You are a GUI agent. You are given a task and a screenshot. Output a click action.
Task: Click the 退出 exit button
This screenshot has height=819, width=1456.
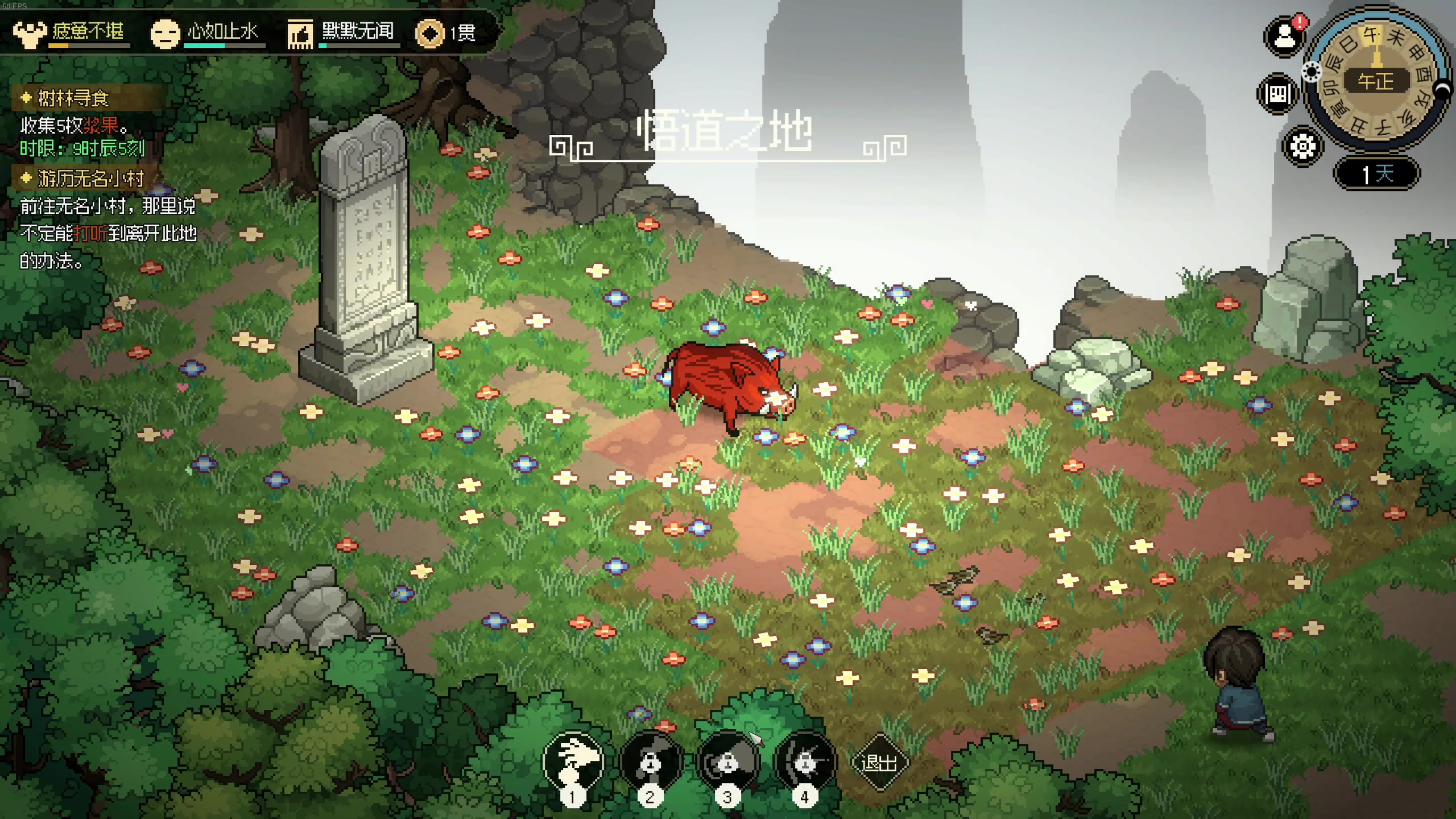879,762
